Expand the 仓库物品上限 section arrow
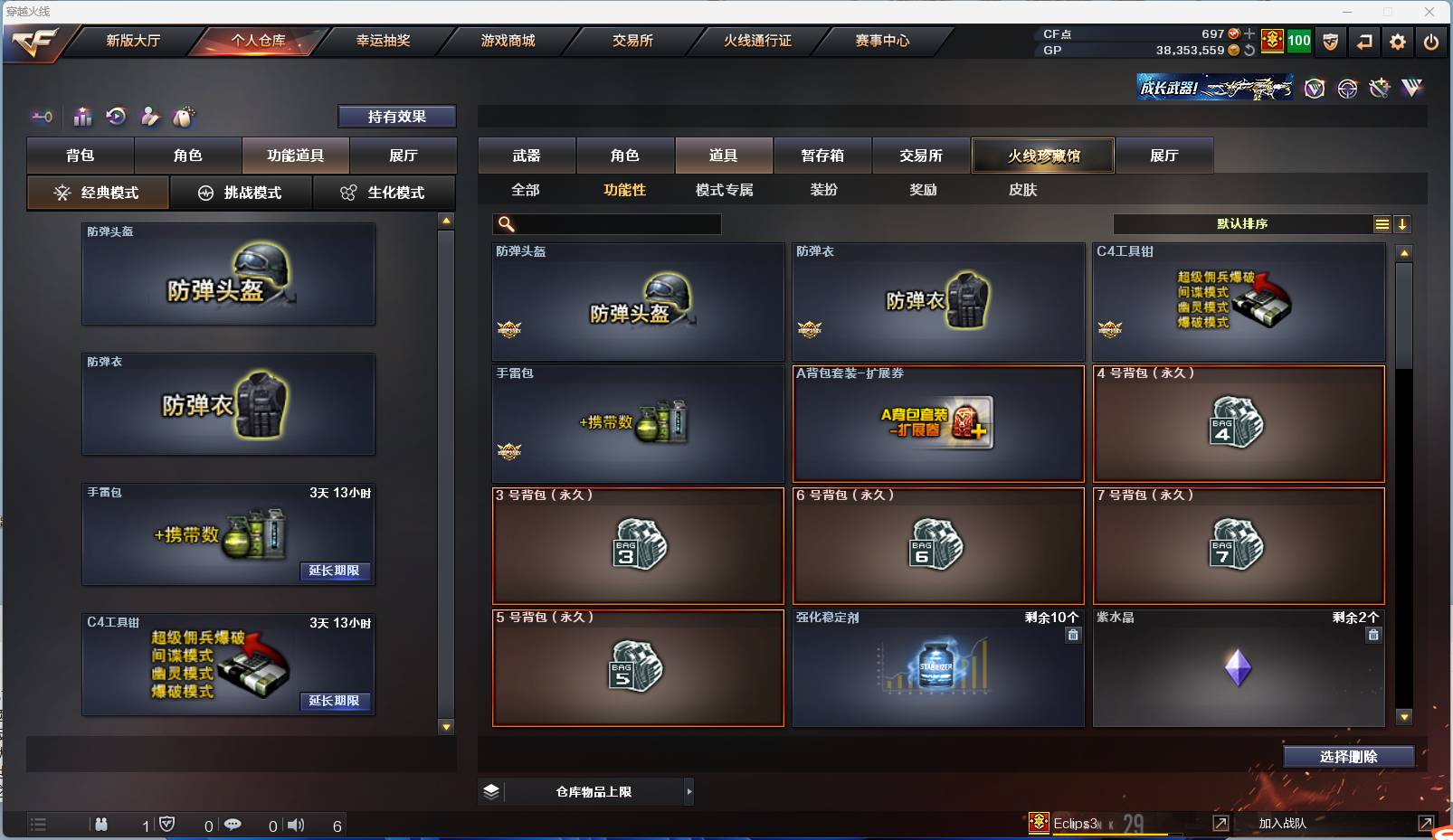 click(x=689, y=791)
